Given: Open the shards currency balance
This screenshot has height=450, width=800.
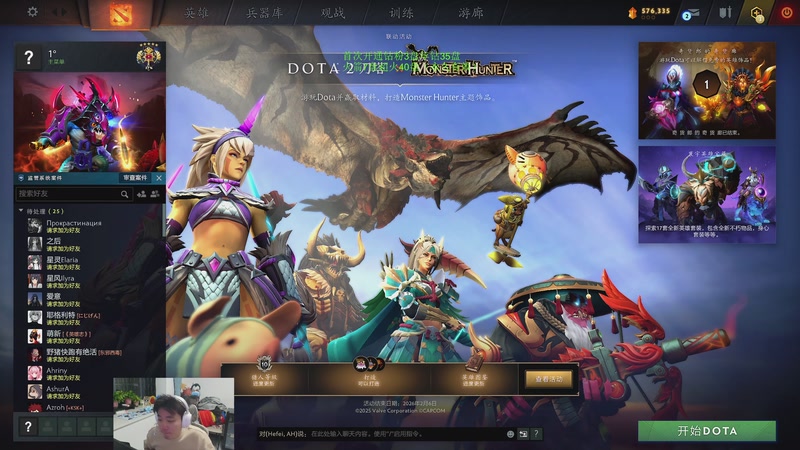Looking at the screenshot, I should click(650, 12).
